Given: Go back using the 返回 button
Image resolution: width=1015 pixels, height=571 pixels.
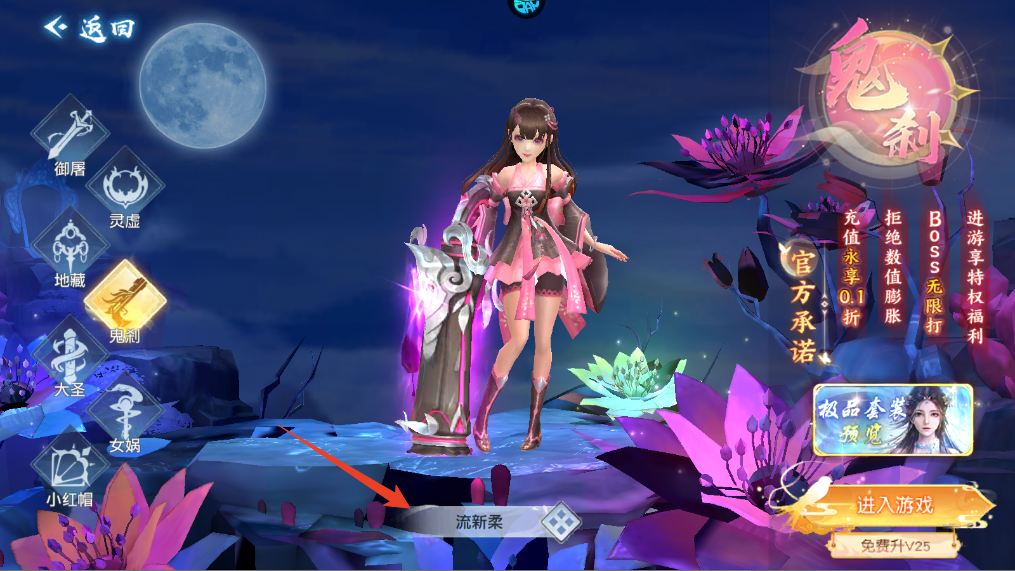Looking at the screenshot, I should click(90, 28).
